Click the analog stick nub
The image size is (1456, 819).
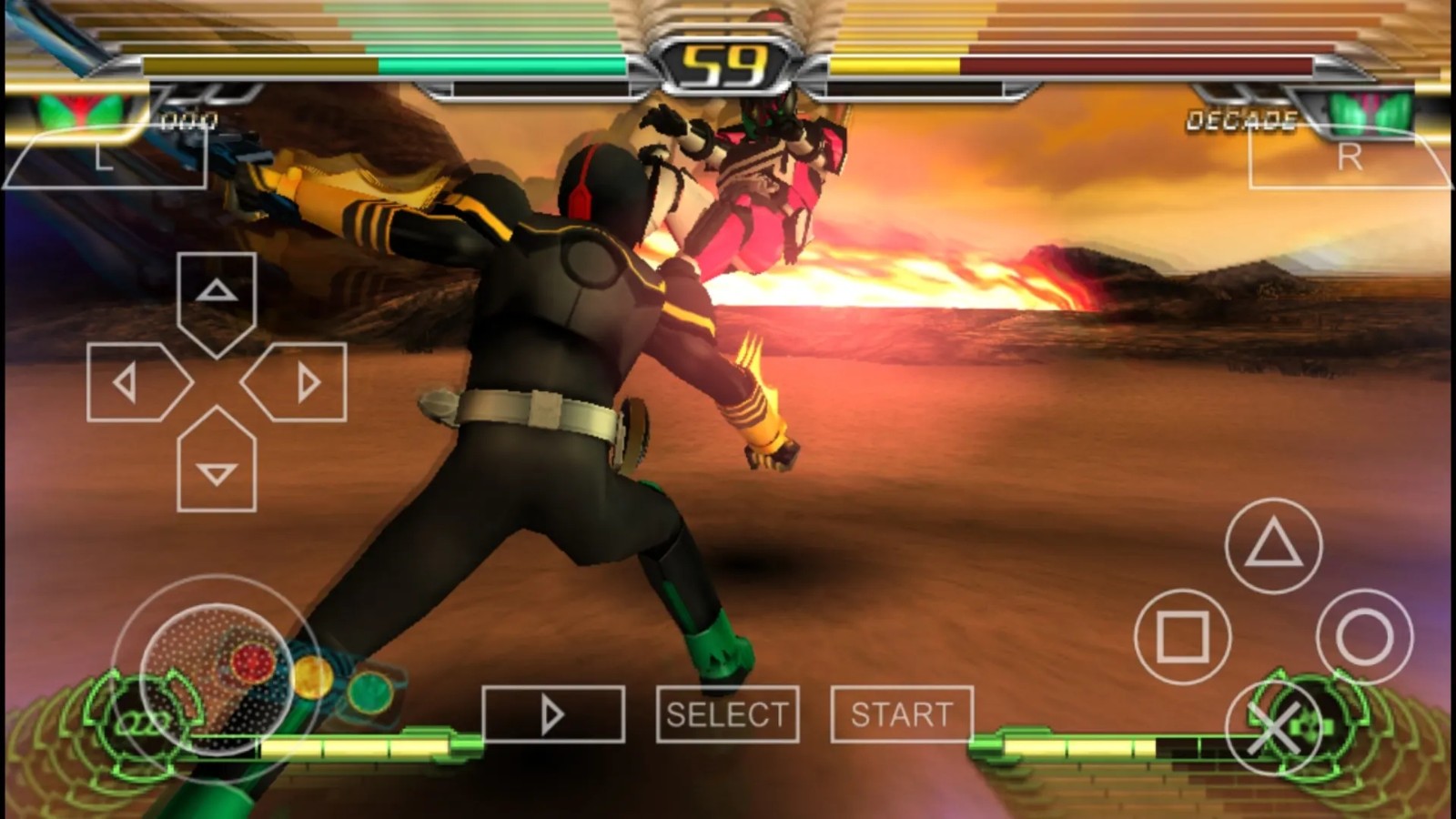(217, 679)
